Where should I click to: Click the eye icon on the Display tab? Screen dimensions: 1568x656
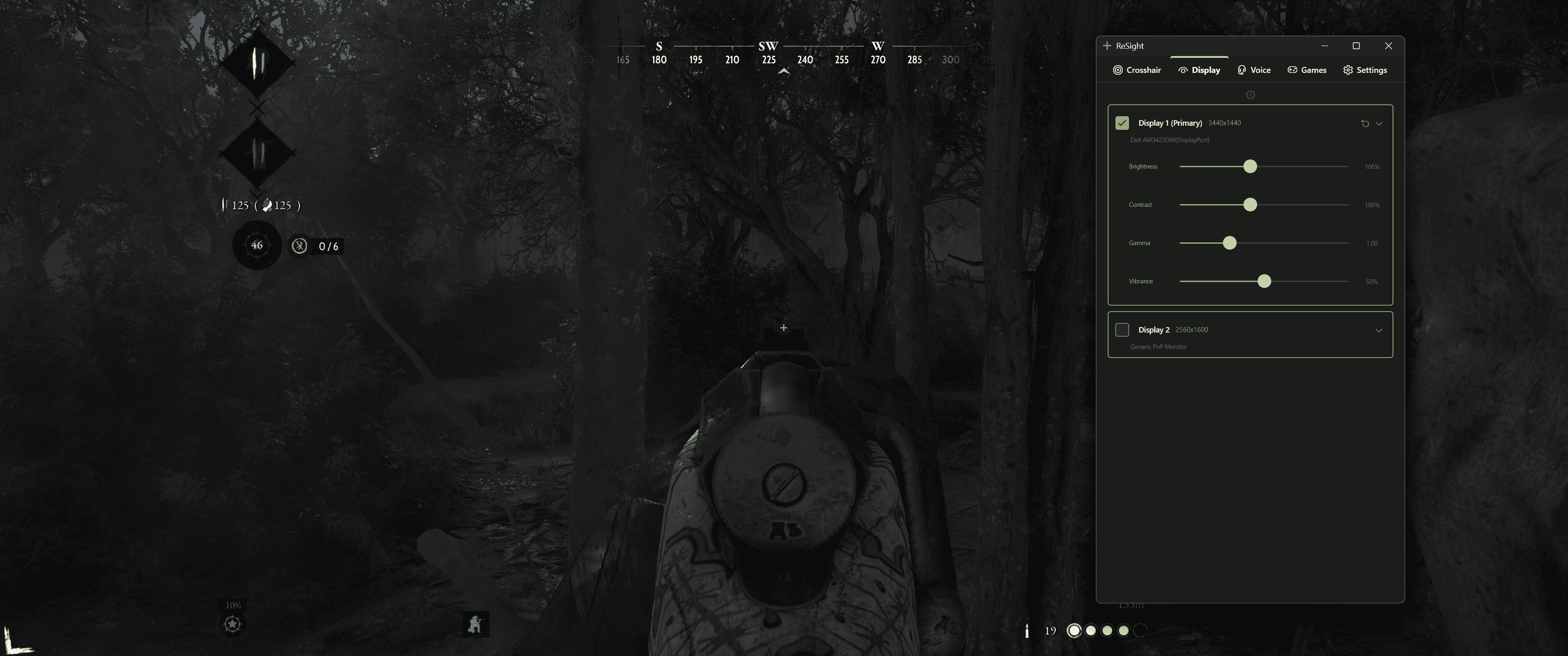(1183, 69)
